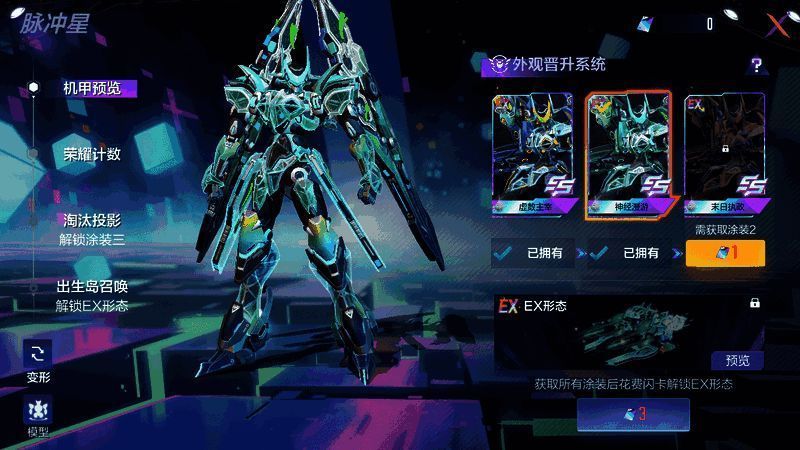Select the 机甲预览 menu entry
800x450 pixels.
click(x=92, y=88)
